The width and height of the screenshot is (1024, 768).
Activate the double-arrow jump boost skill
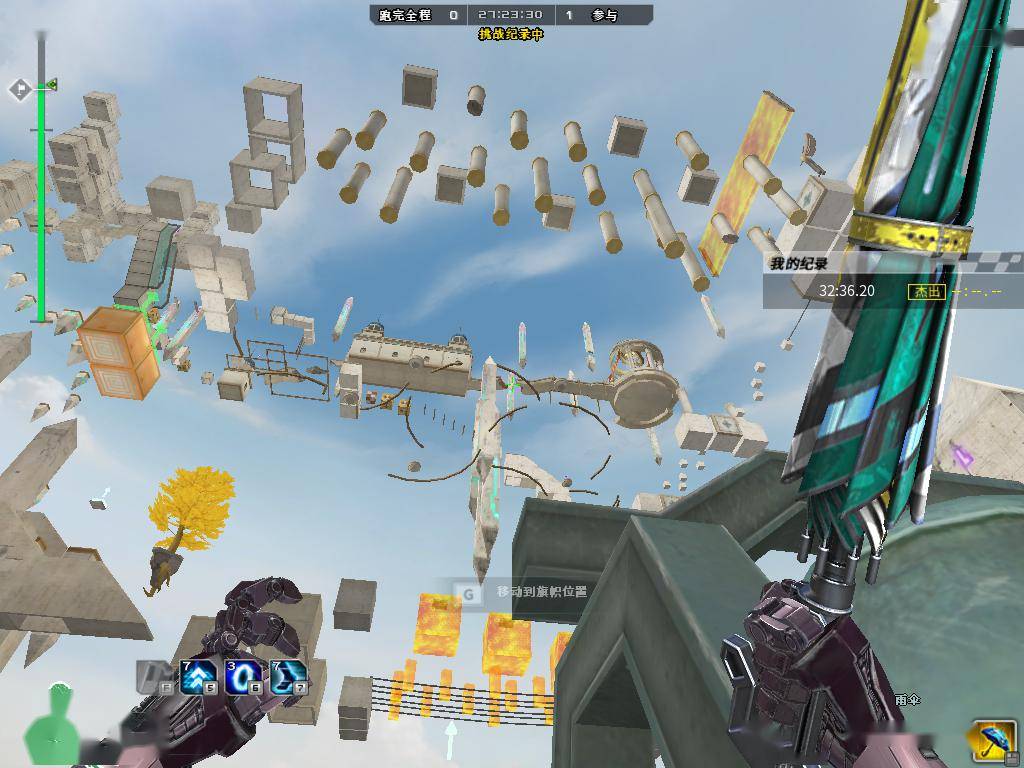[x=197, y=677]
